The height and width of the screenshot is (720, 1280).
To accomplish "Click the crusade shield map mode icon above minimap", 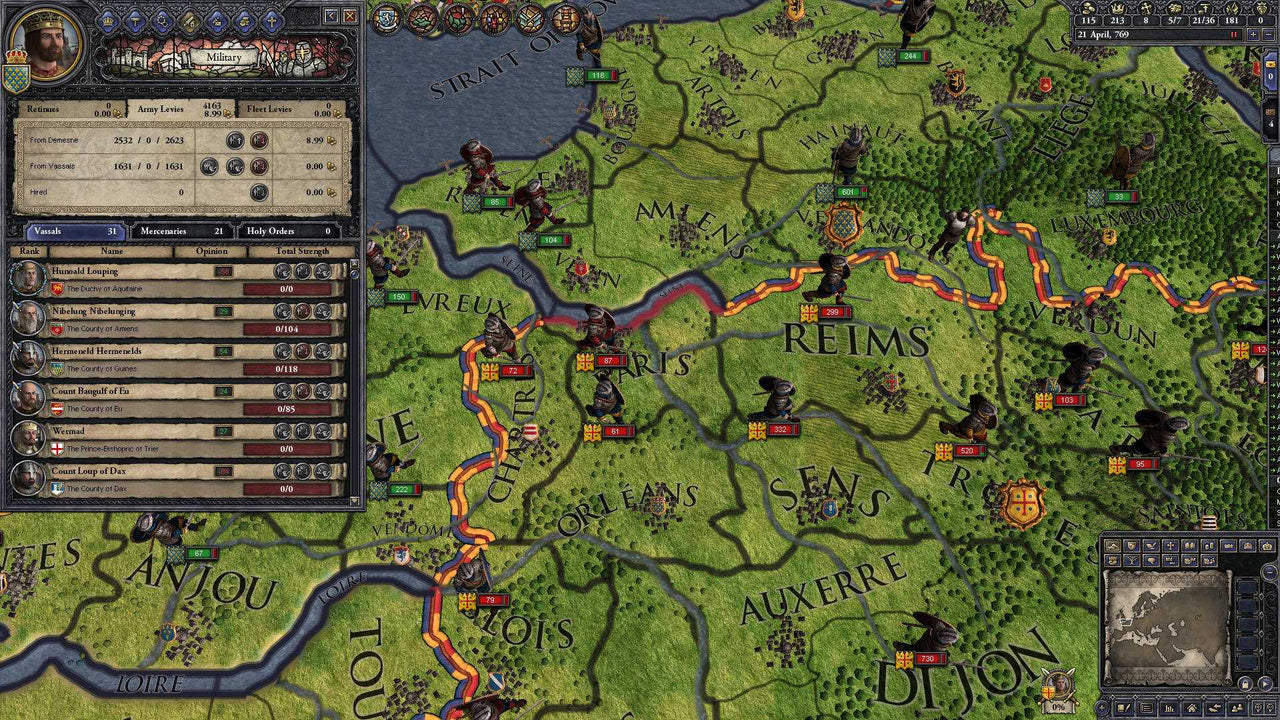I will pos(1131,545).
